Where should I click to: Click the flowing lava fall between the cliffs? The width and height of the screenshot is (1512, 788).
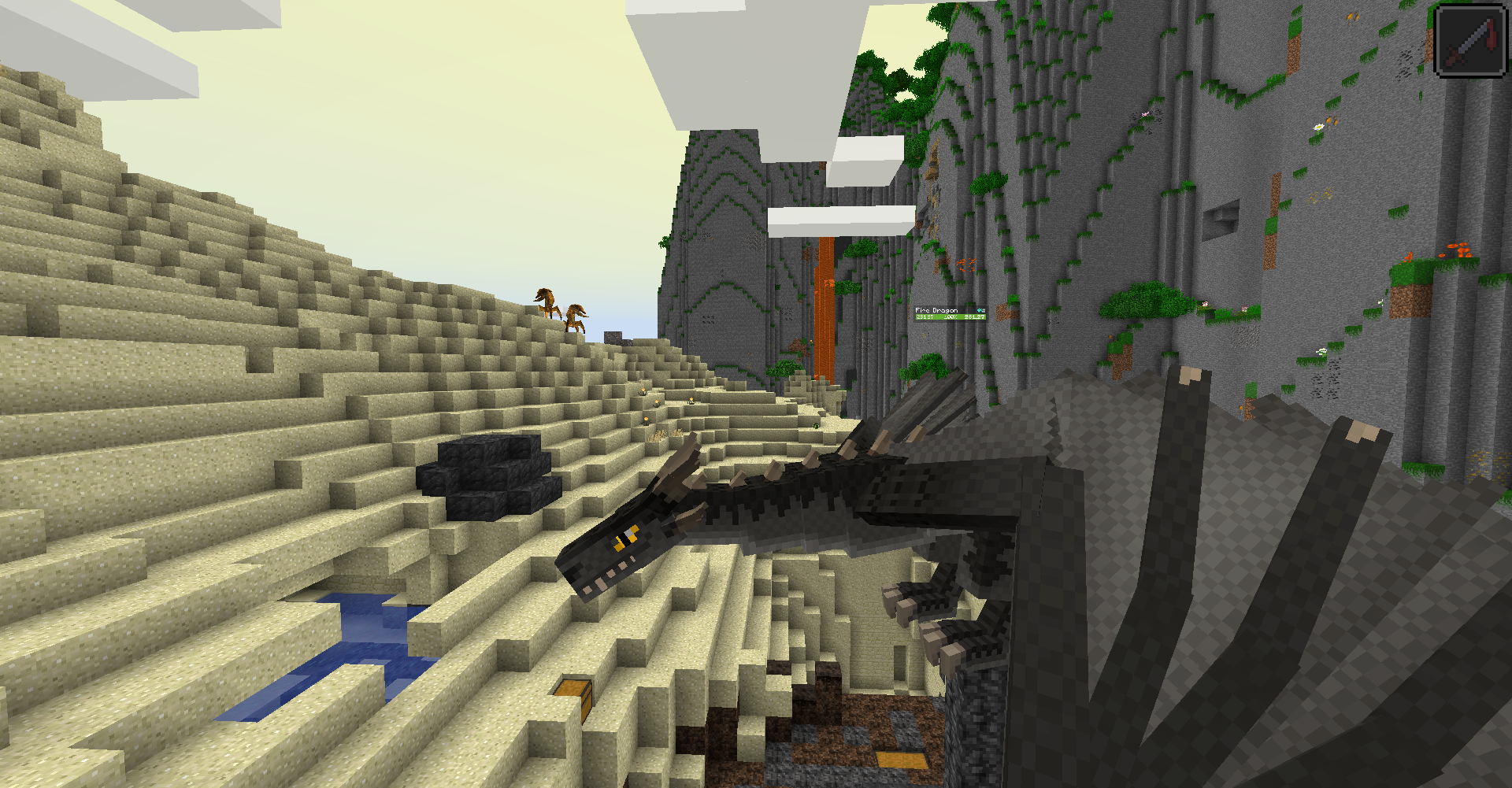coord(824,307)
